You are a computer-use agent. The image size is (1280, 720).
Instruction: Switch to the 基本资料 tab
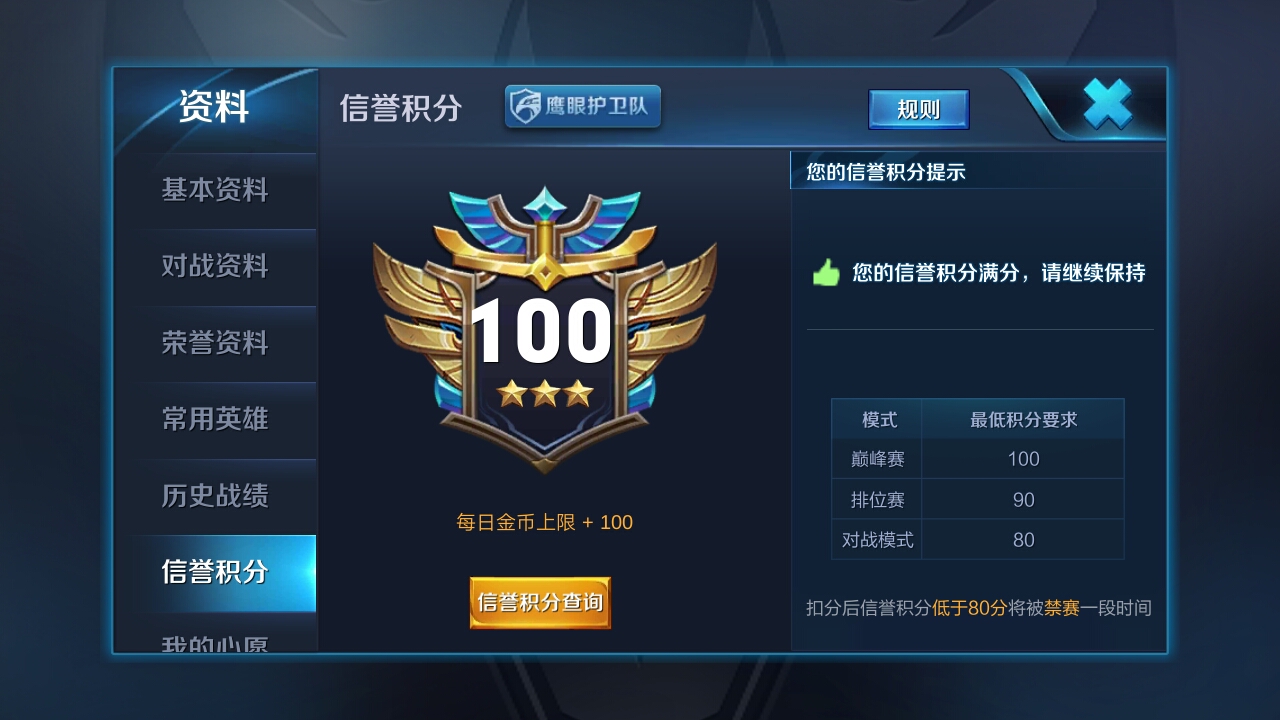coord(214,190)
